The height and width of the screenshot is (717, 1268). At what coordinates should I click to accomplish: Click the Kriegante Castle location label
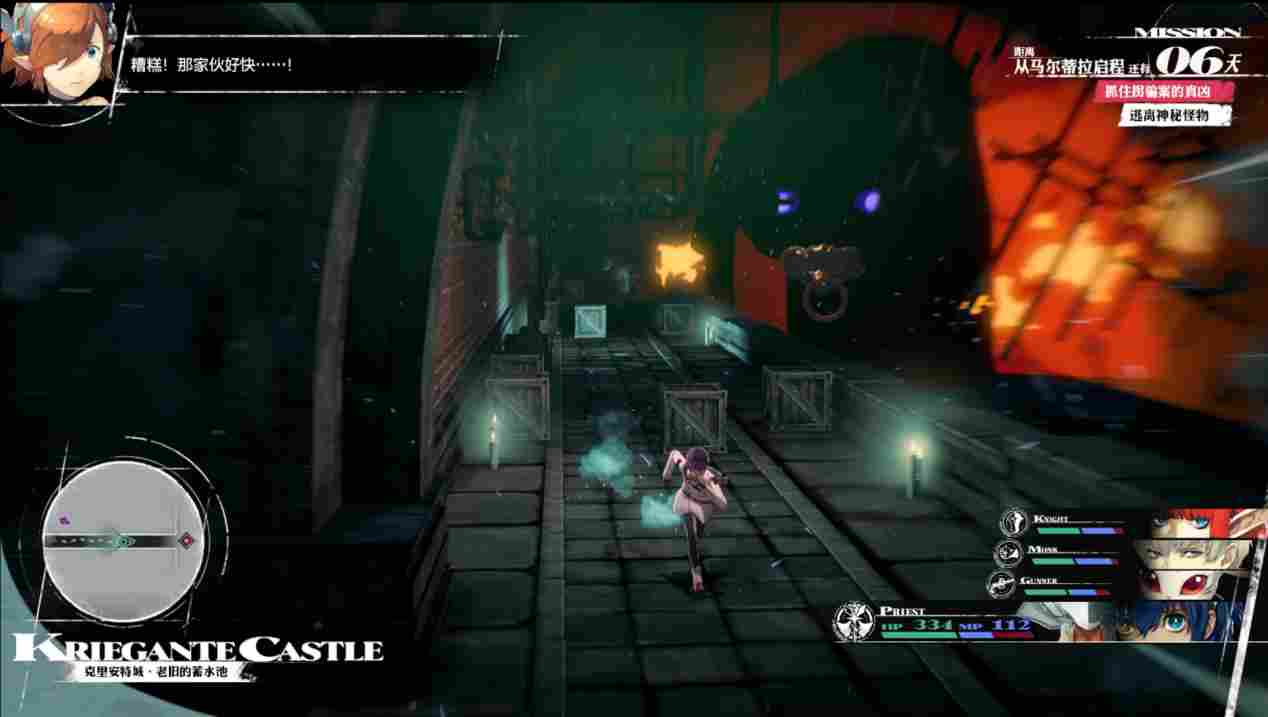[198, 649]
